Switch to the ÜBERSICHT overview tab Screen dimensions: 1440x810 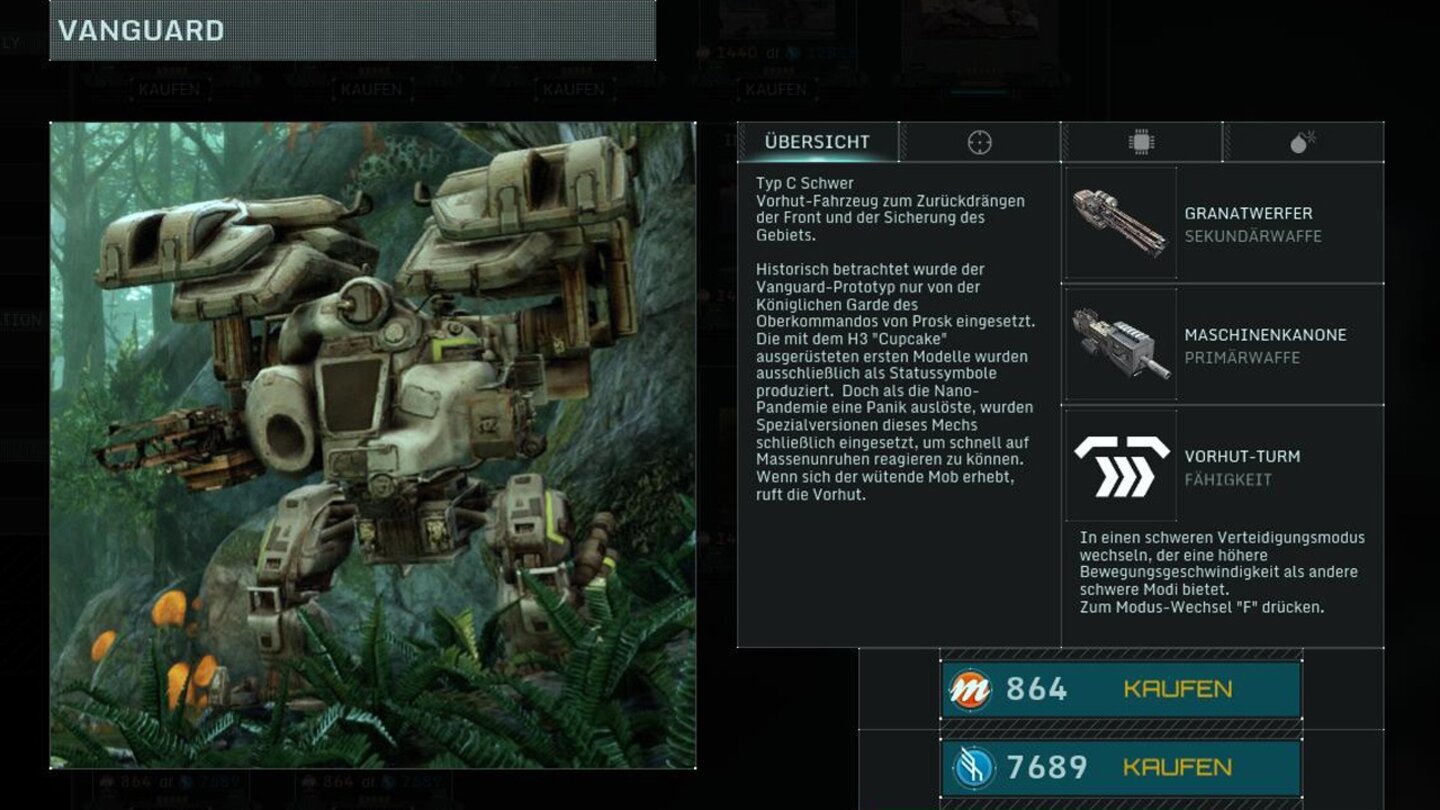[820, 141]
